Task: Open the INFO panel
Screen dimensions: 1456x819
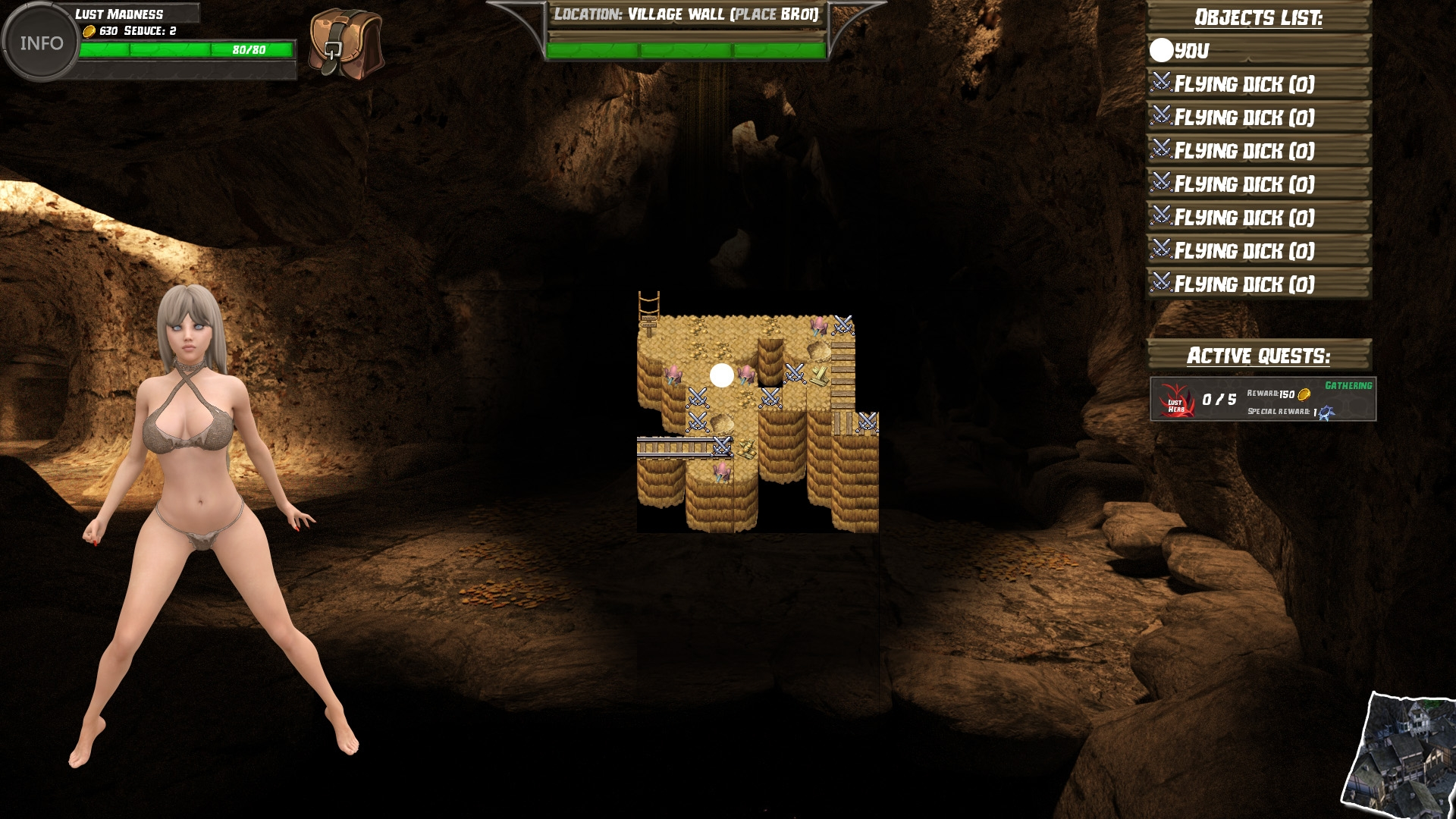Action: pyautogui.click(x=41, y=43)
